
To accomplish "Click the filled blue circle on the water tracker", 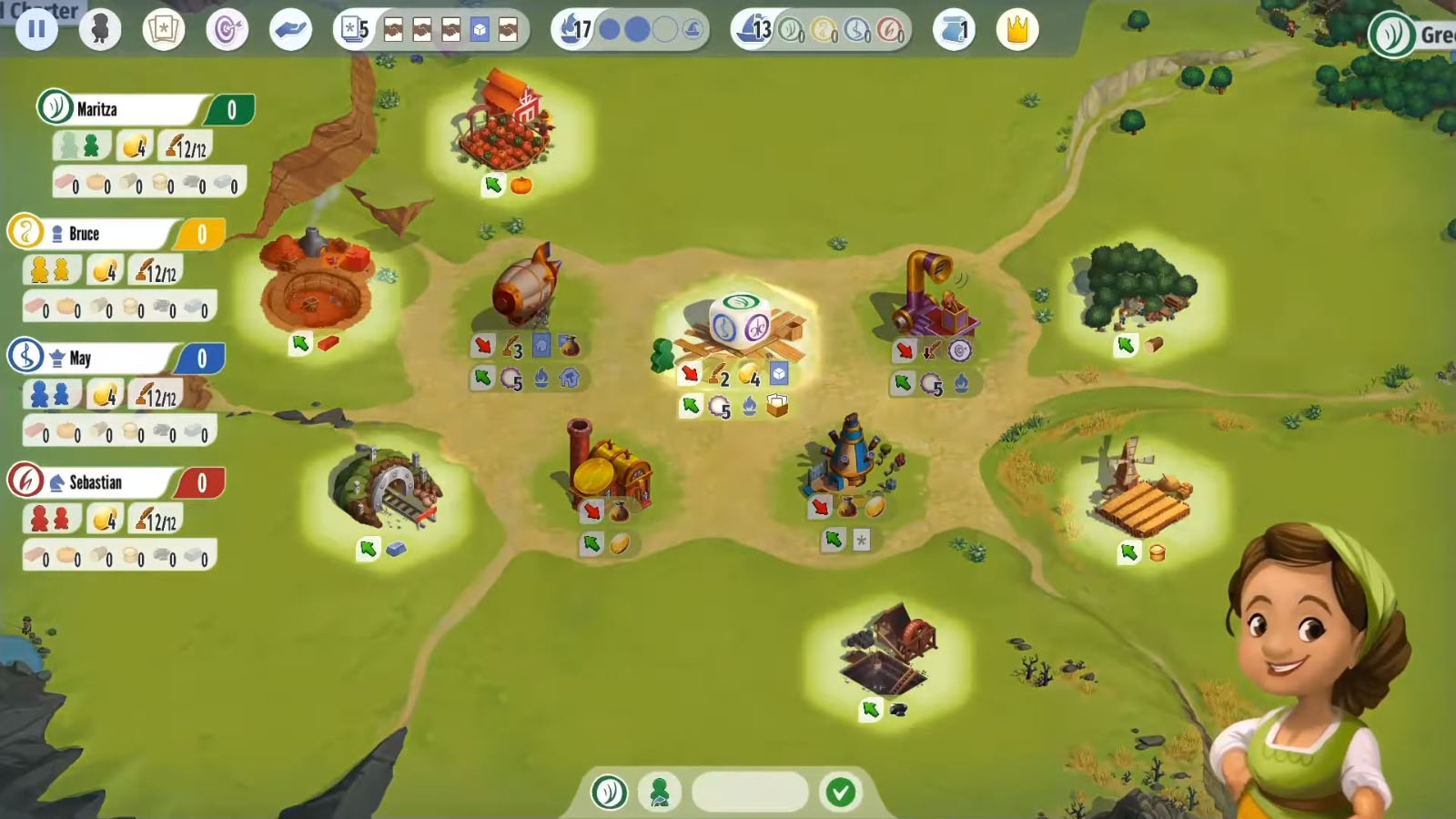I will coord(608,28).
